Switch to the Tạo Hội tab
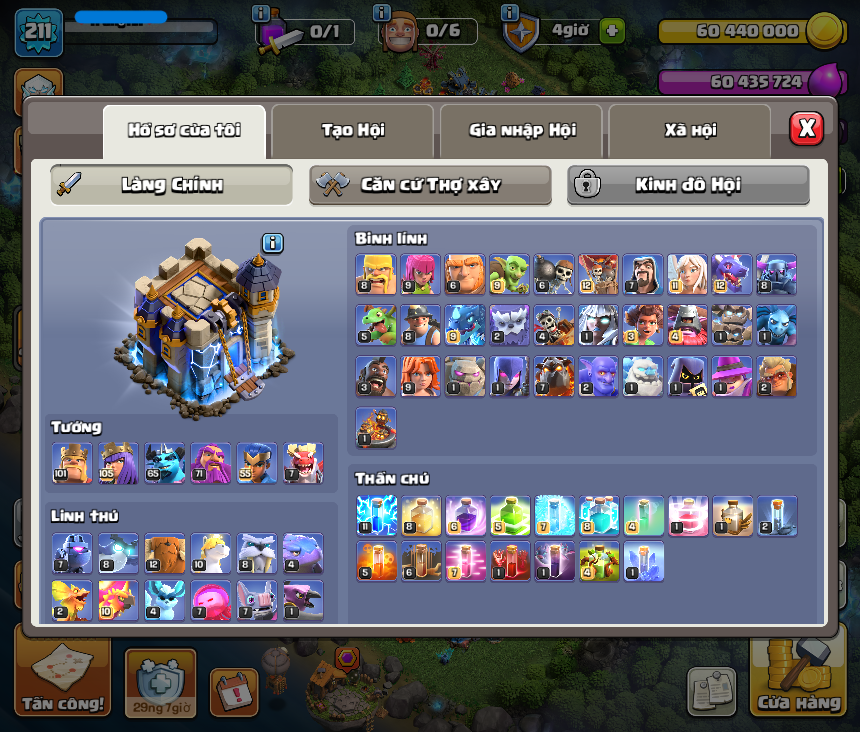Viewport: 860px width, 732px height. click(352, 130)
